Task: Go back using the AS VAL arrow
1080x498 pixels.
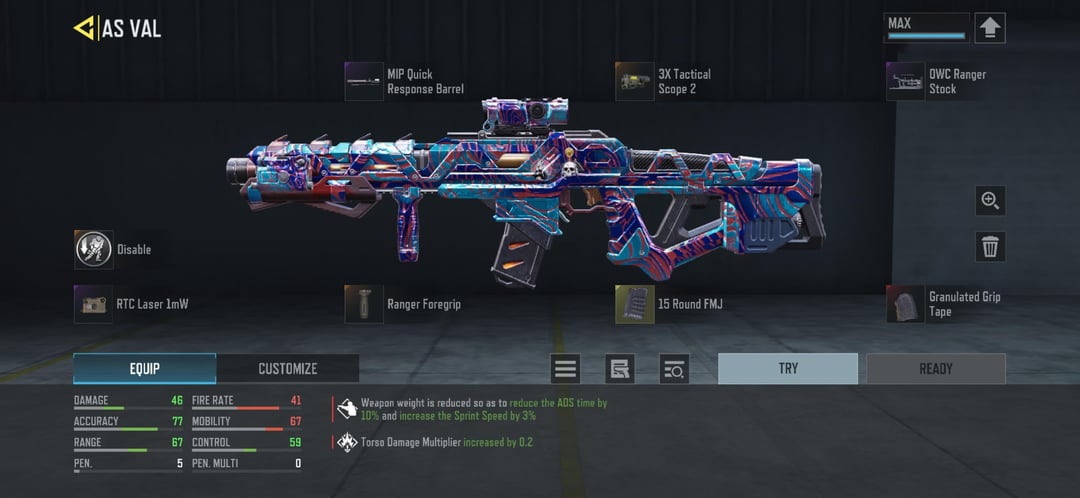Action: click(x=84, y=28)
